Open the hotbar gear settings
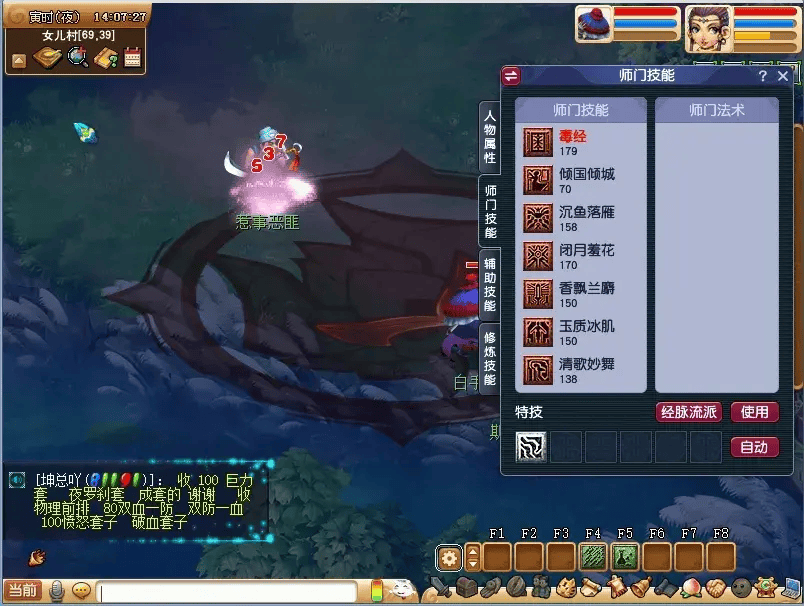Viewport: 804px width, 606px height. [x=450, y=557]
